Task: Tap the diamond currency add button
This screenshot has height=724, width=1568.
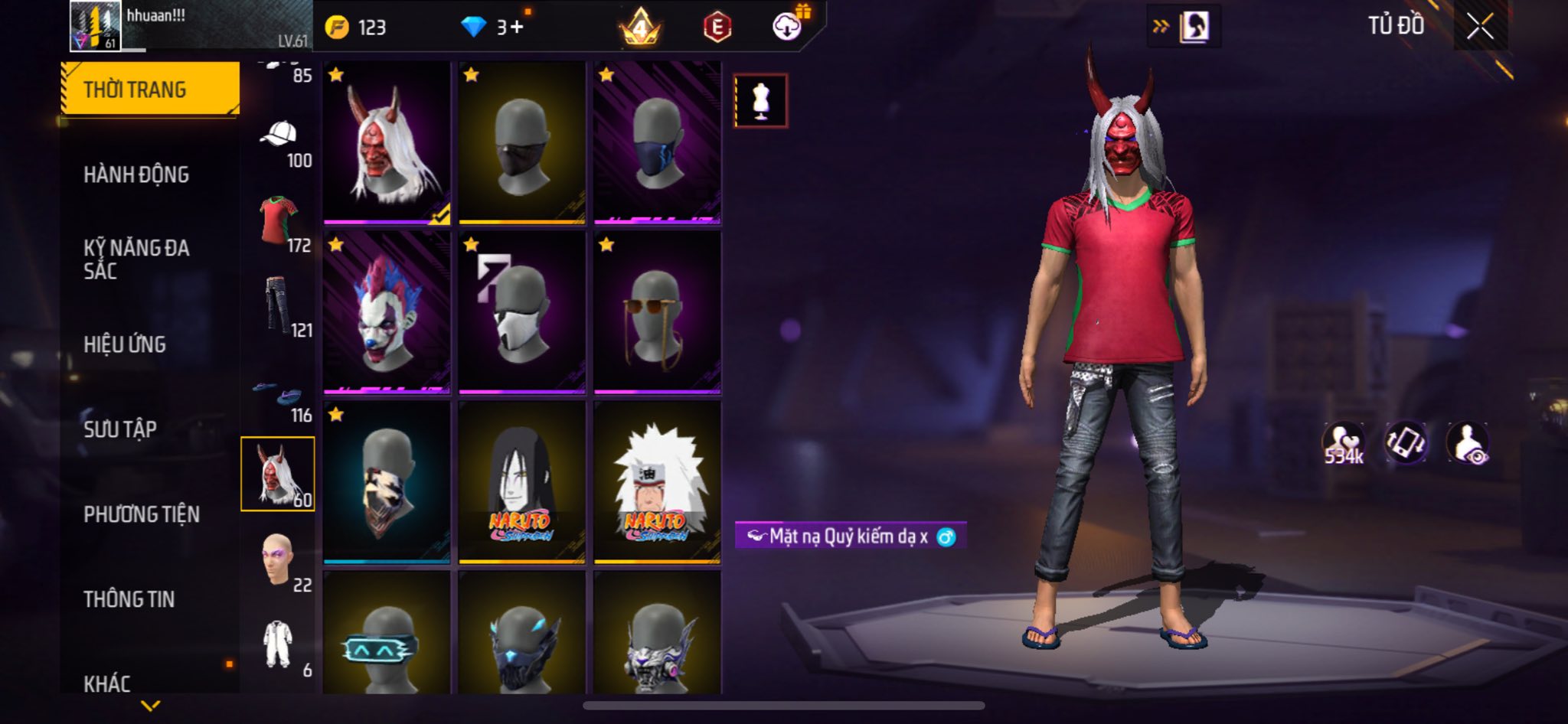Action: click(516, 28)
